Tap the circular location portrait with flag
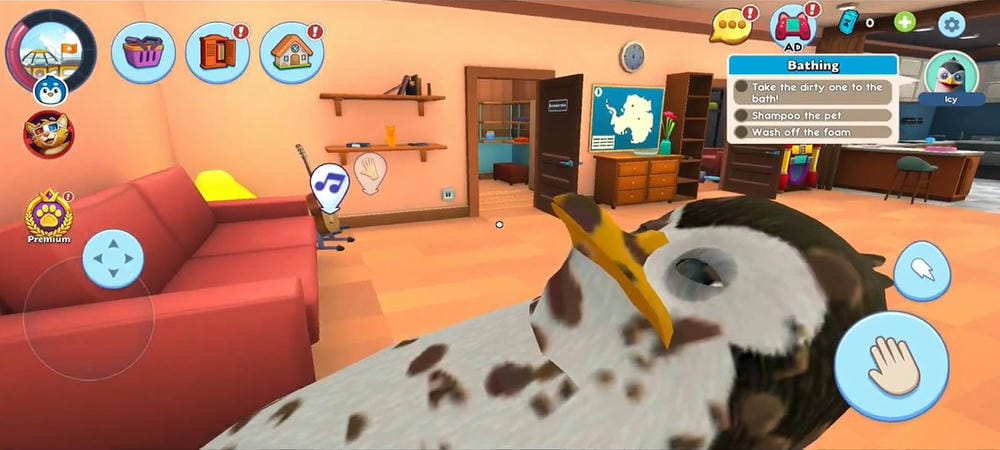The width and height of the screenshot is (1000, 450). coord(51,48)
